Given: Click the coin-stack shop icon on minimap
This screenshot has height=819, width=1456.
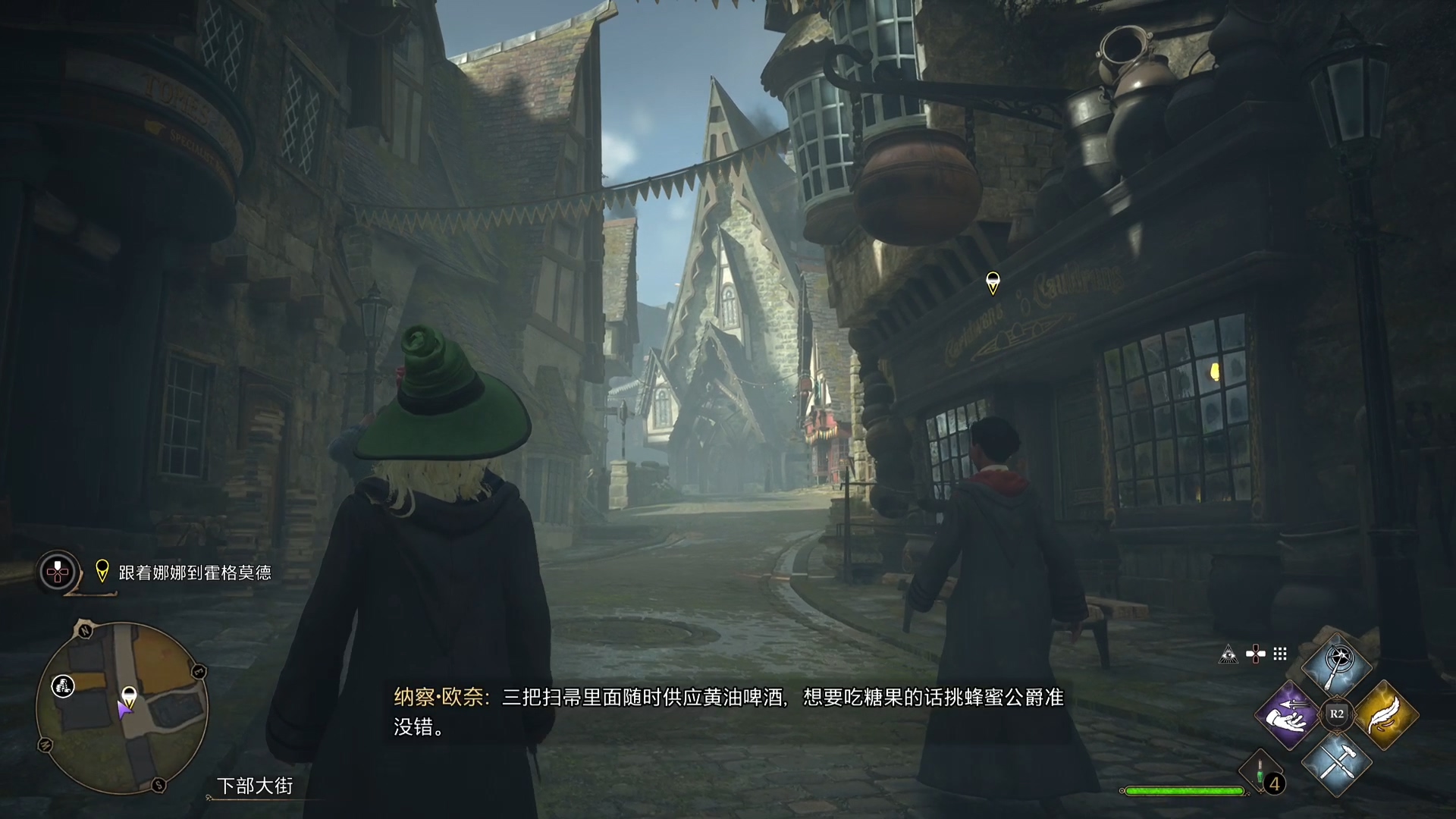Looking at the screenshot, I should 63,687.
